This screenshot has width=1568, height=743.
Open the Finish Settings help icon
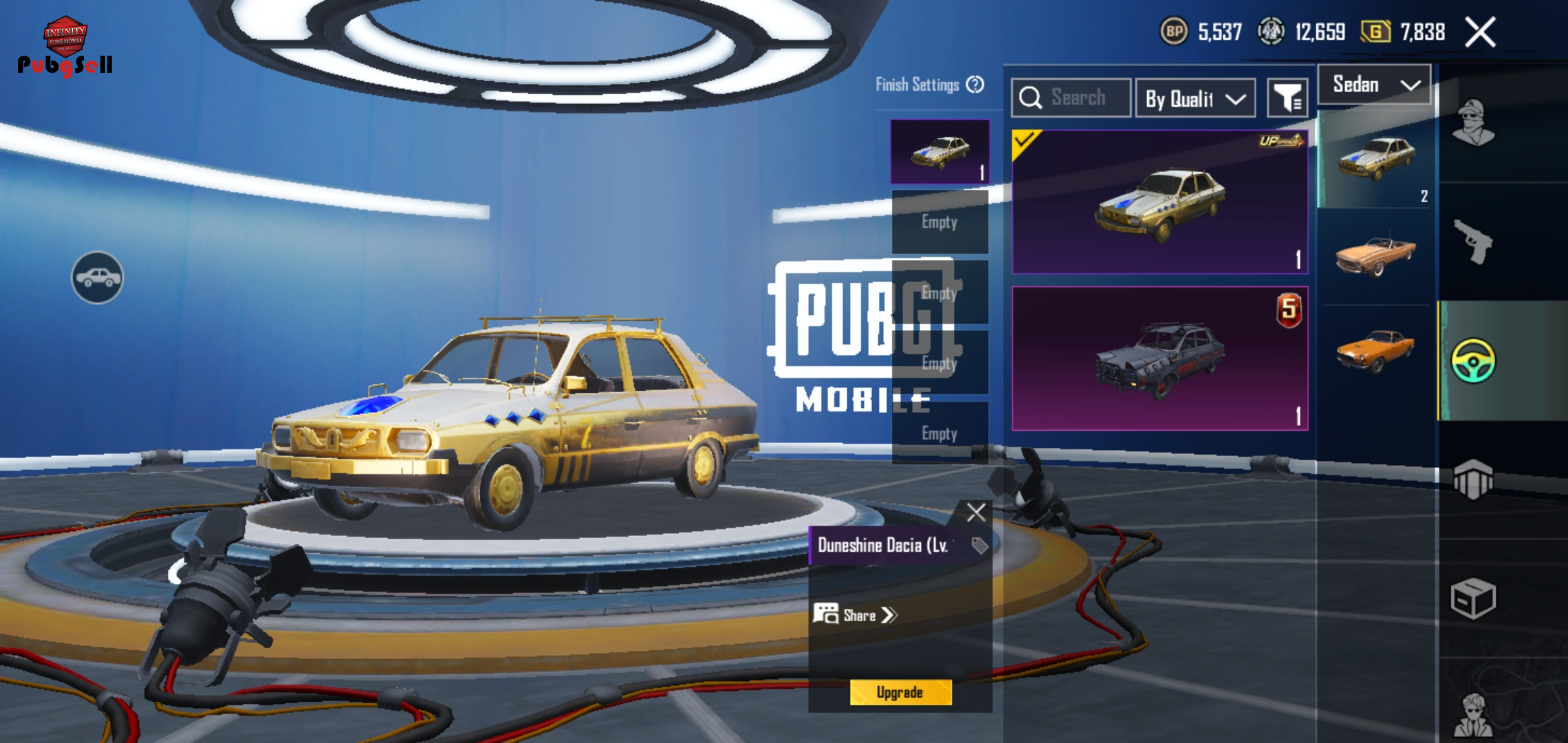coord(975,85)
